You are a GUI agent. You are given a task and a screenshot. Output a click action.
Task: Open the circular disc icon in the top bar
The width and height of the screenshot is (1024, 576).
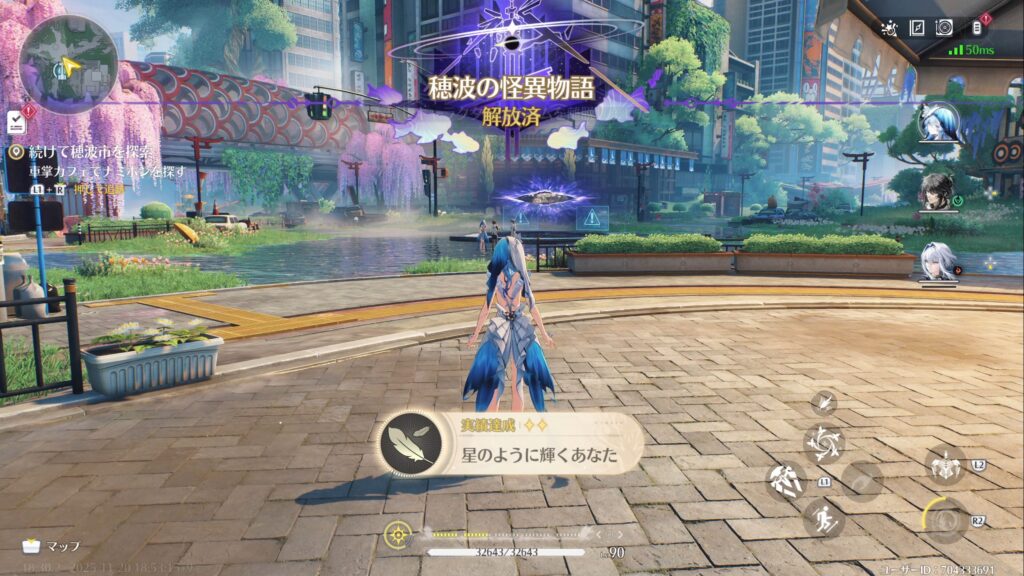[x=944, y=28]
